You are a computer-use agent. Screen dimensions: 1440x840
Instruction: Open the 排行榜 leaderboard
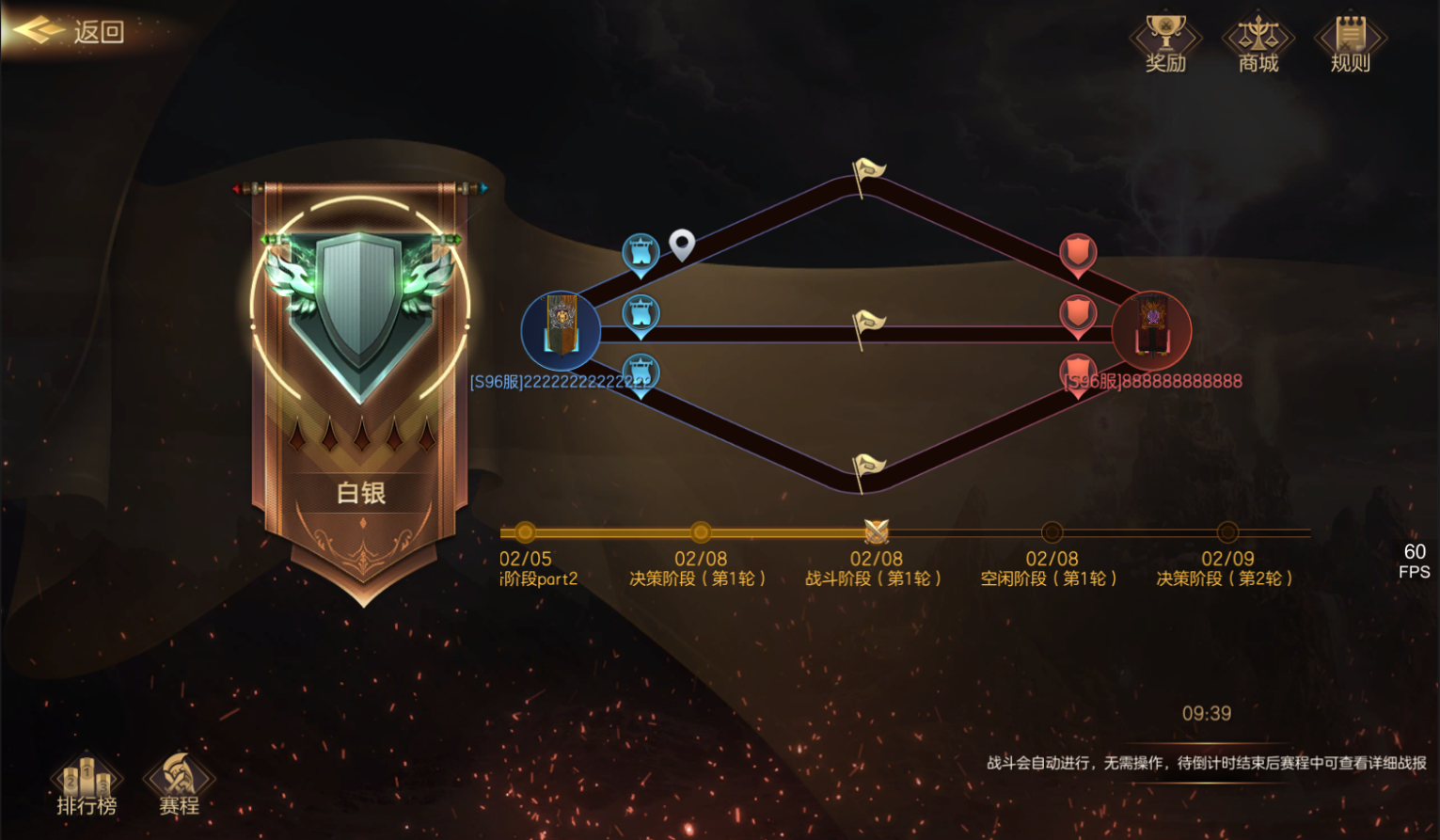pyautogui.click(x=87, y=785)
